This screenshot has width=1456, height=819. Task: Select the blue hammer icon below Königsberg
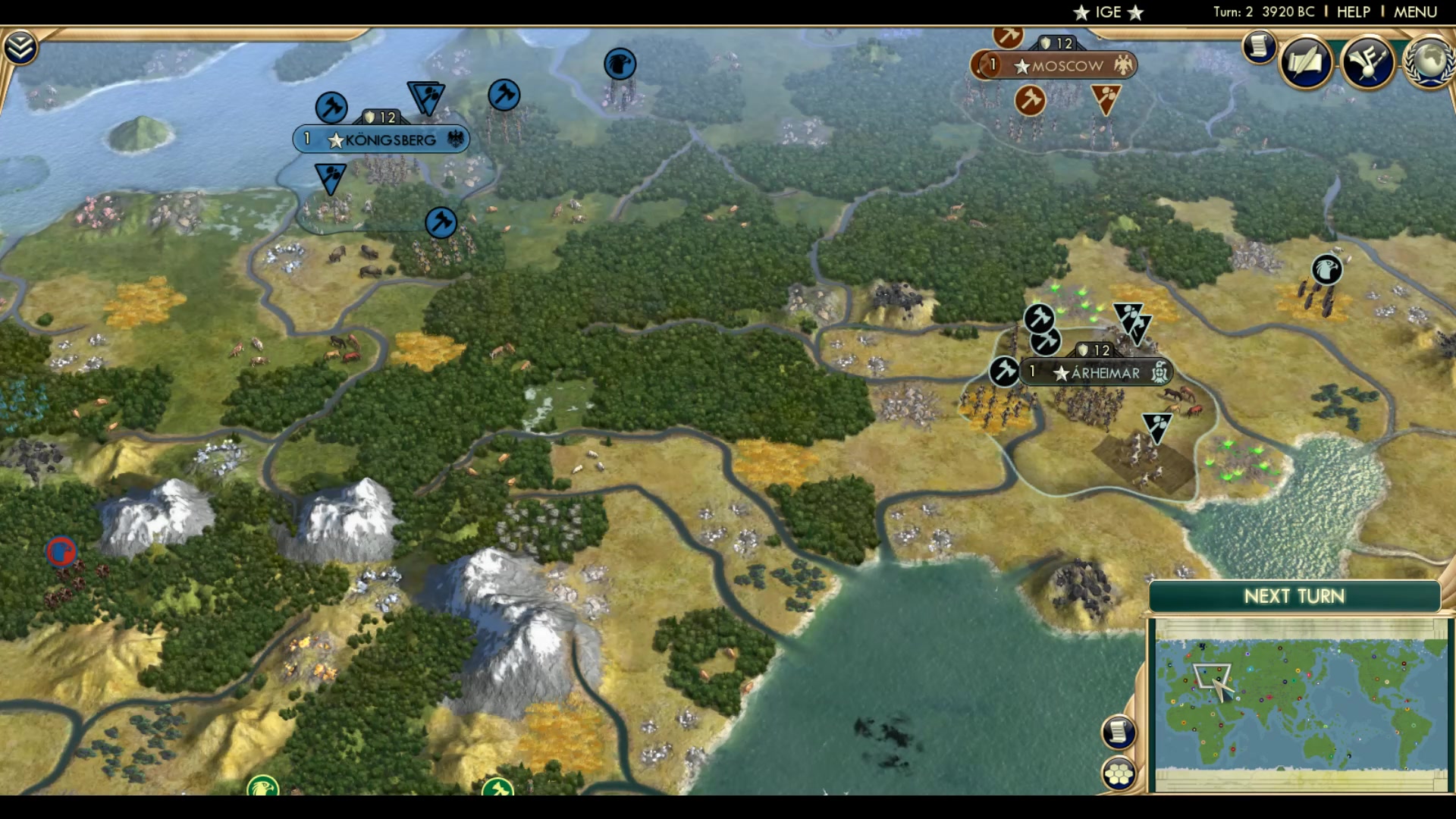440,224
